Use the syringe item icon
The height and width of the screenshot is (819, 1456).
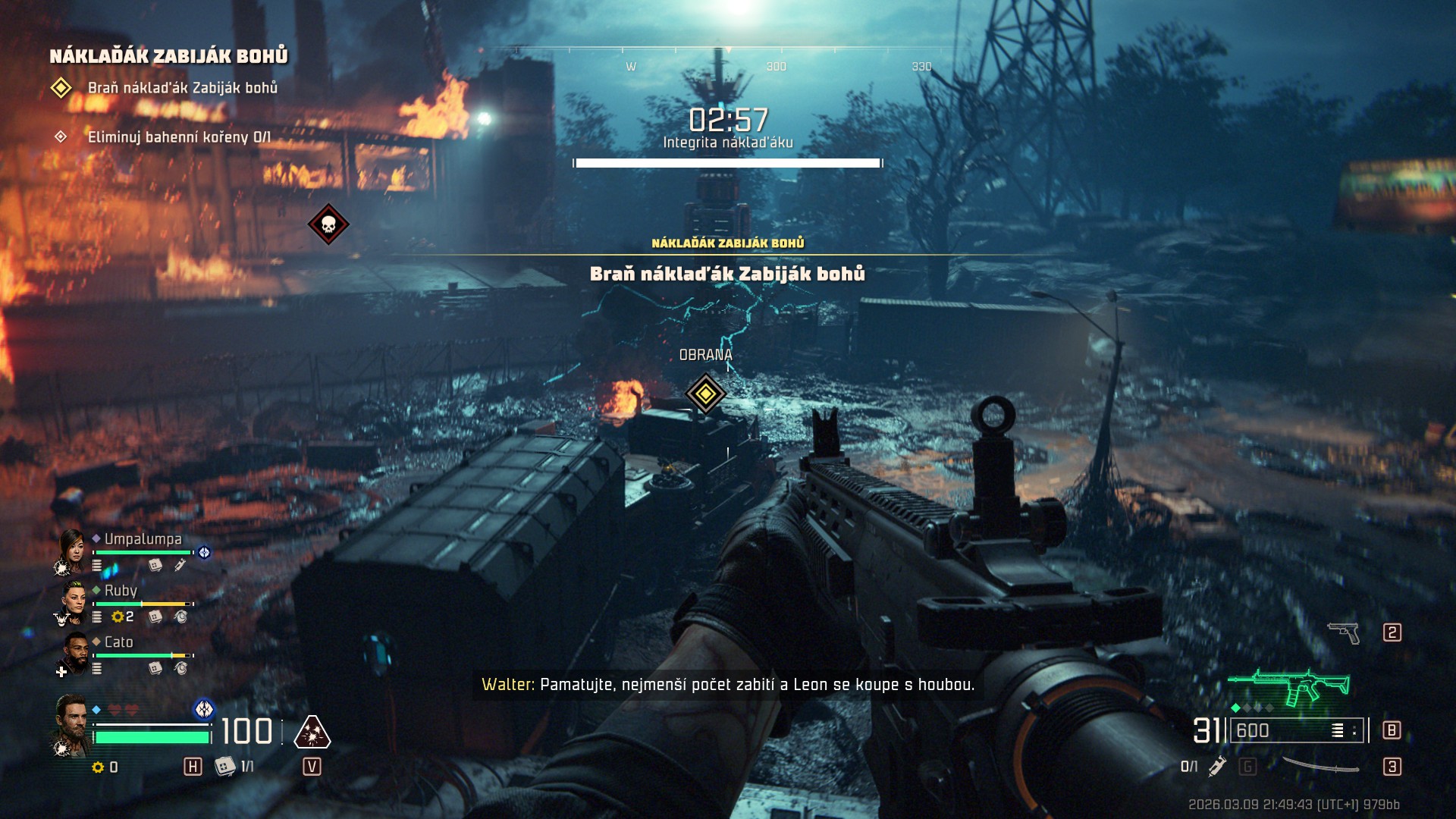[x=1217, y=766]
